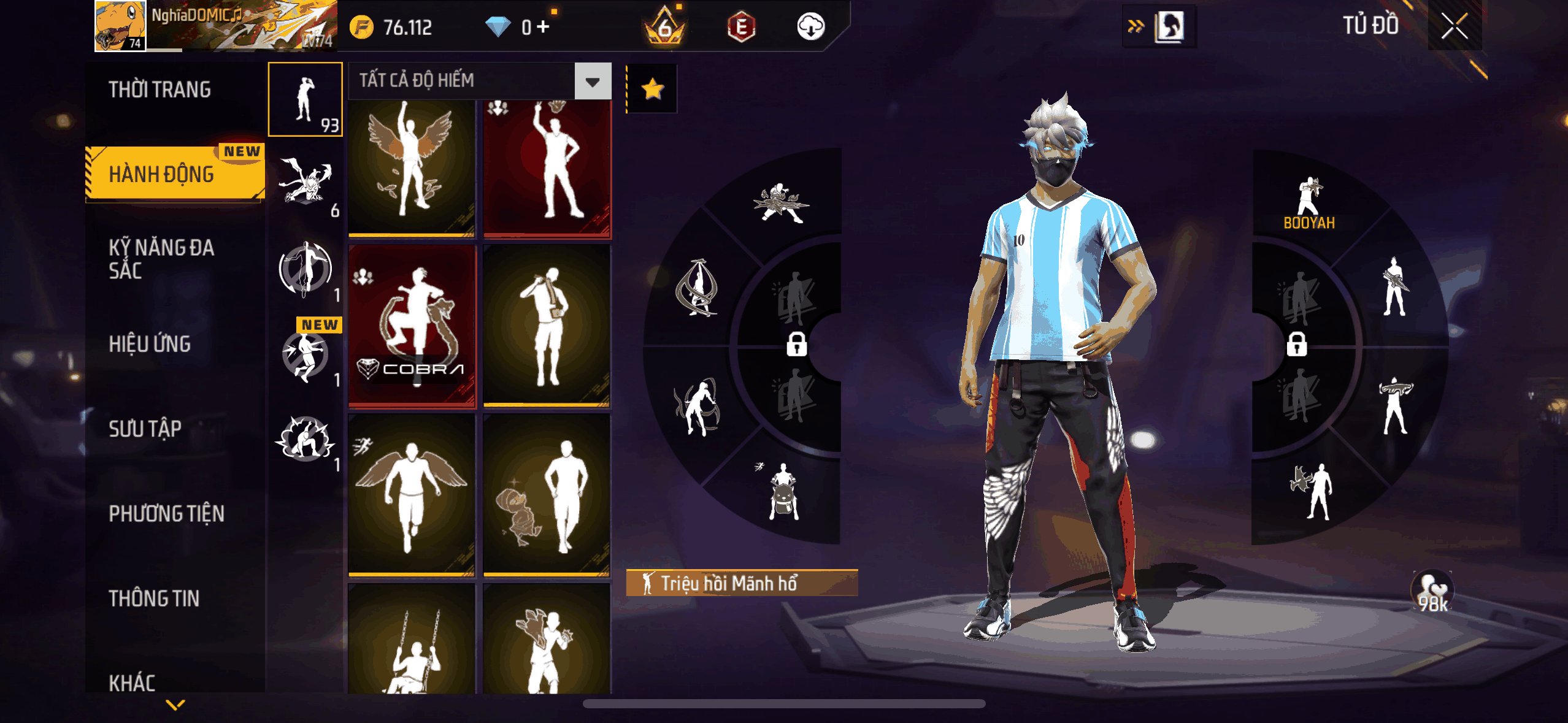
Task: Open the cloud download icon
Action: coord(810,26)
